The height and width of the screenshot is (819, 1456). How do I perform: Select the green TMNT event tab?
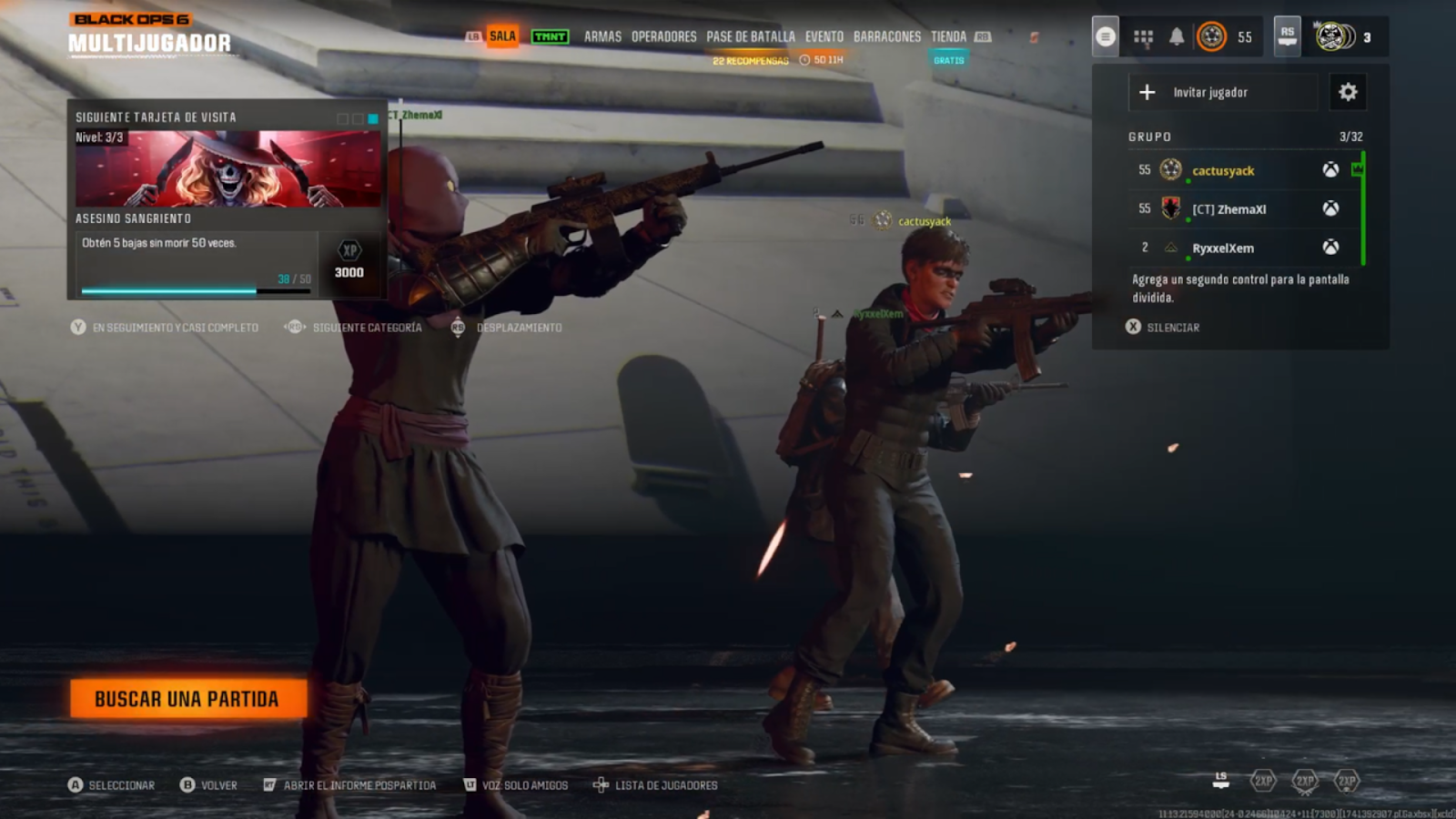tap(550, 36)
